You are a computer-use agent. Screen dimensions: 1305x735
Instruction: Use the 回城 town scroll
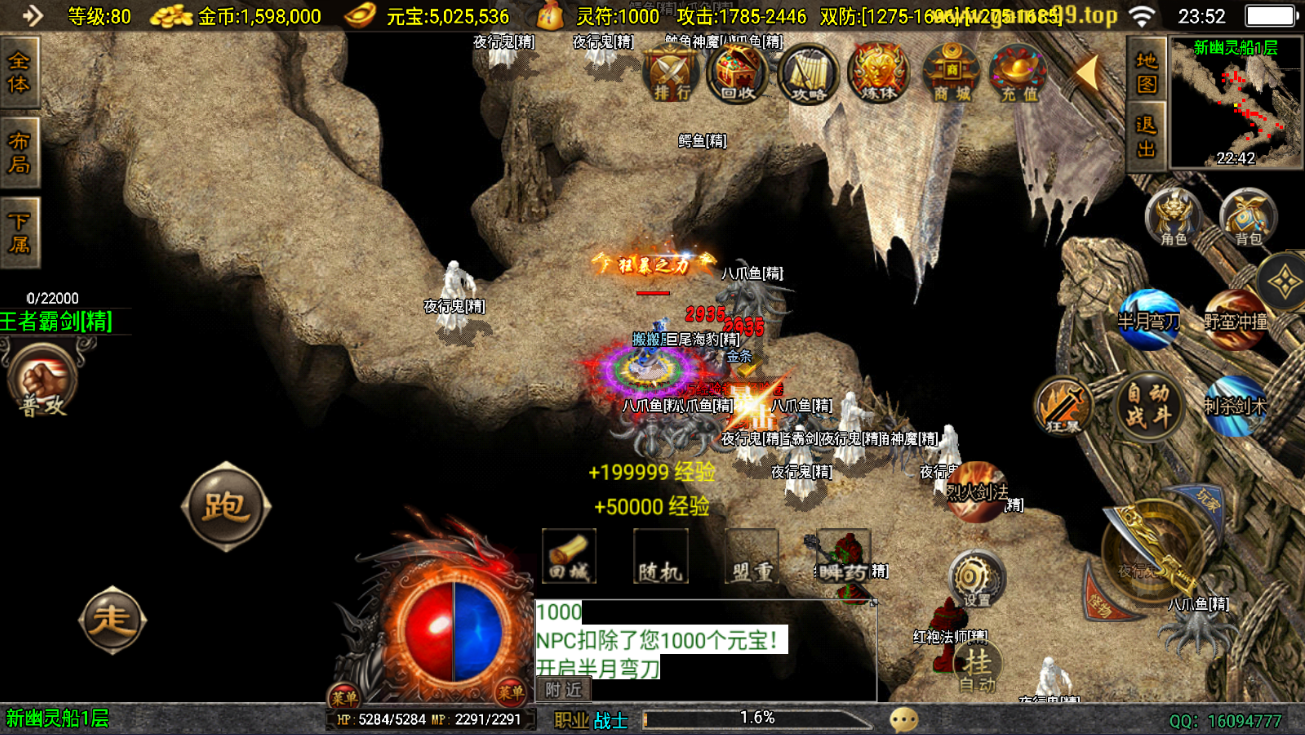pyautogui.click(x=569, y=556)
